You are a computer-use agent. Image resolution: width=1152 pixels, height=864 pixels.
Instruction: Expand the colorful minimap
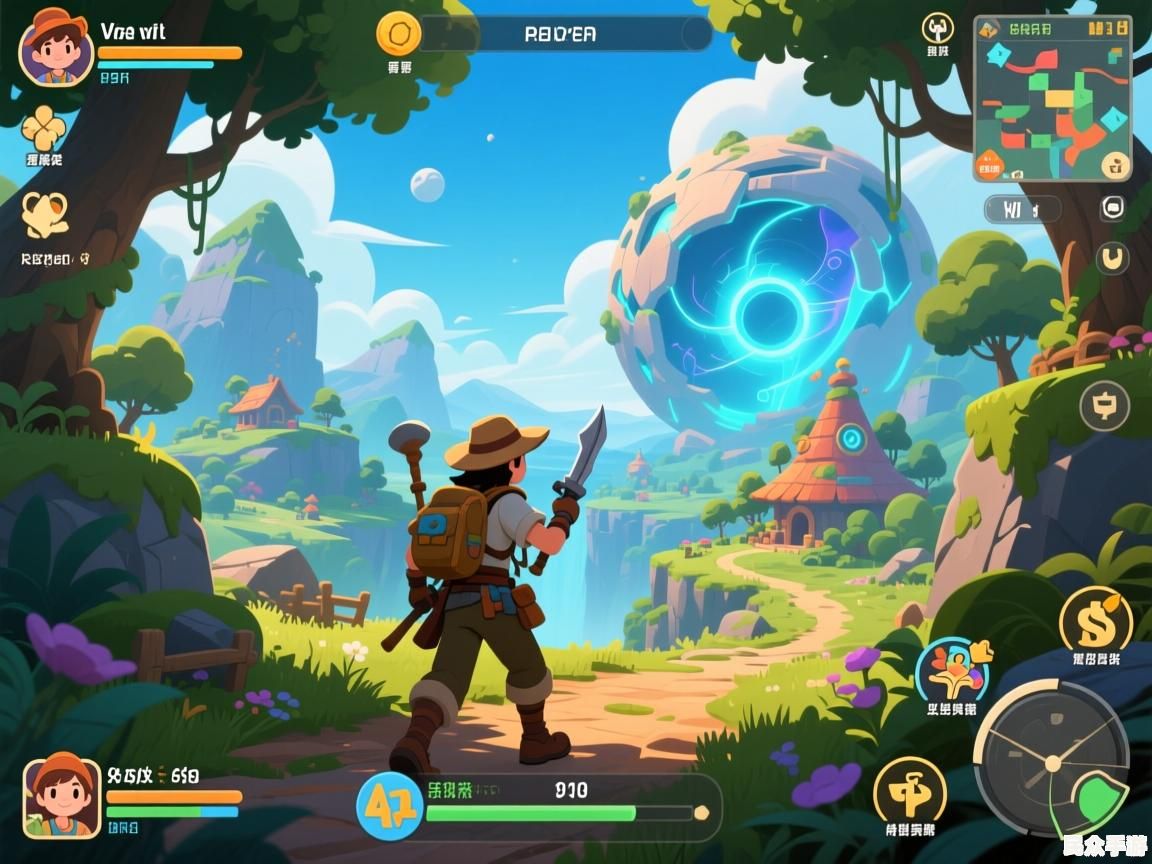[x=1052, y=98]
